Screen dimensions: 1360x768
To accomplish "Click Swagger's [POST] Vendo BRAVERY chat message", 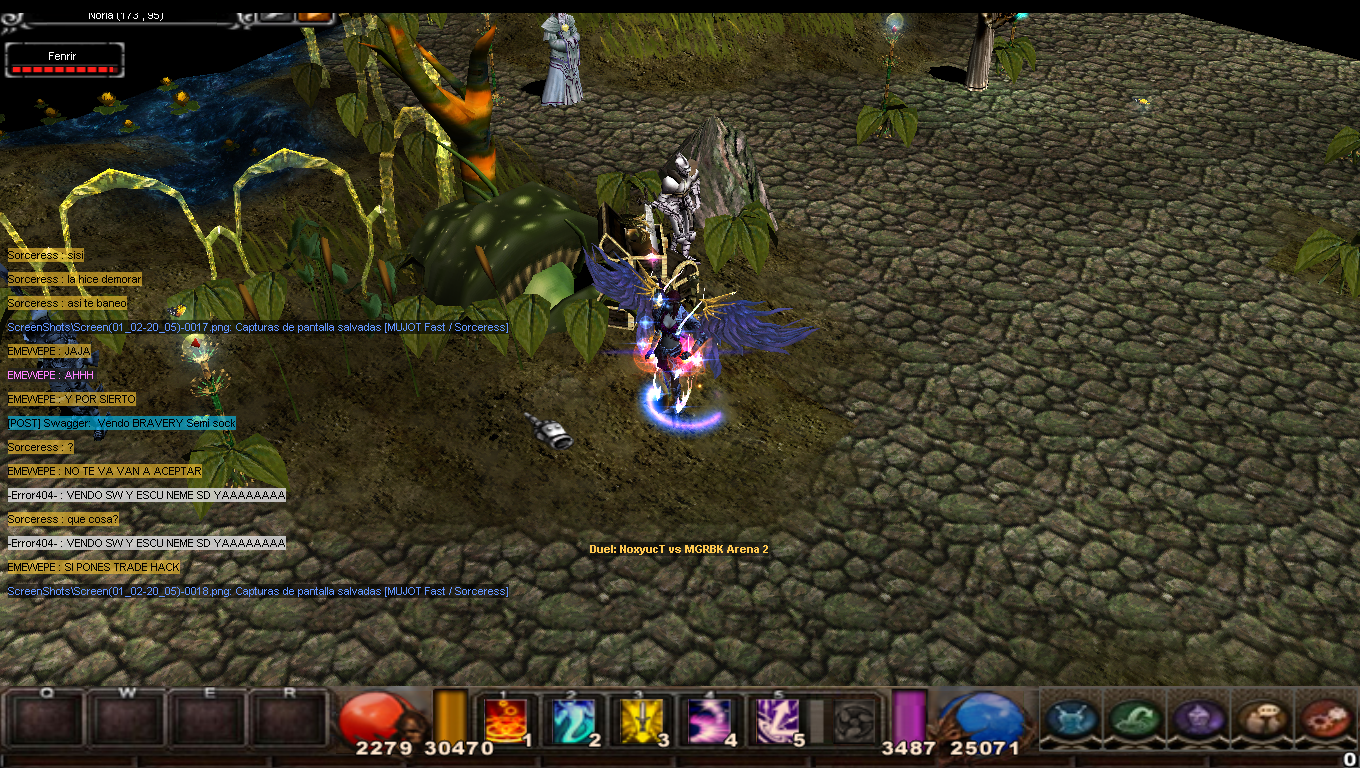I will pyautogui.click(x=121, y=423).
